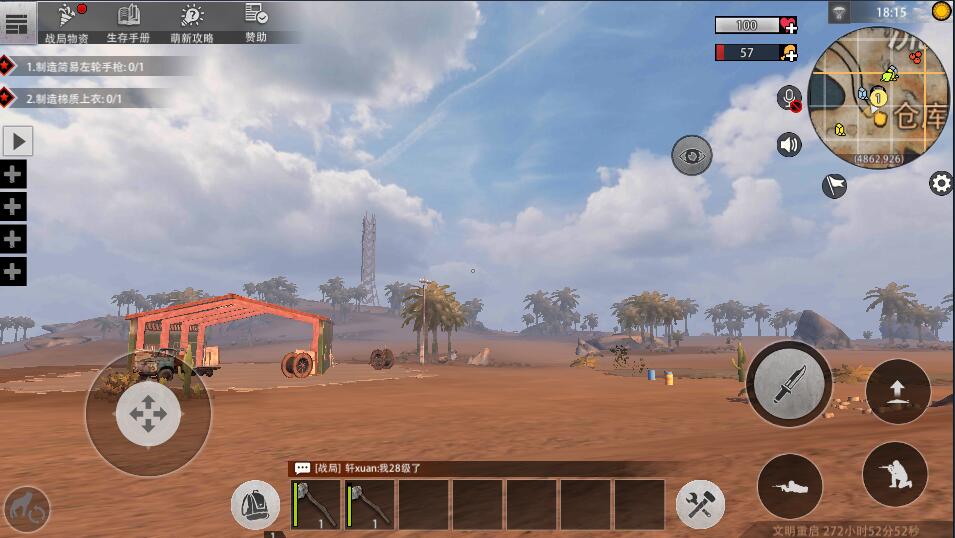Screen dimensions: 955x538
Task: Open the 萌新攻略 beginner guide
Action: click(192, 22)
